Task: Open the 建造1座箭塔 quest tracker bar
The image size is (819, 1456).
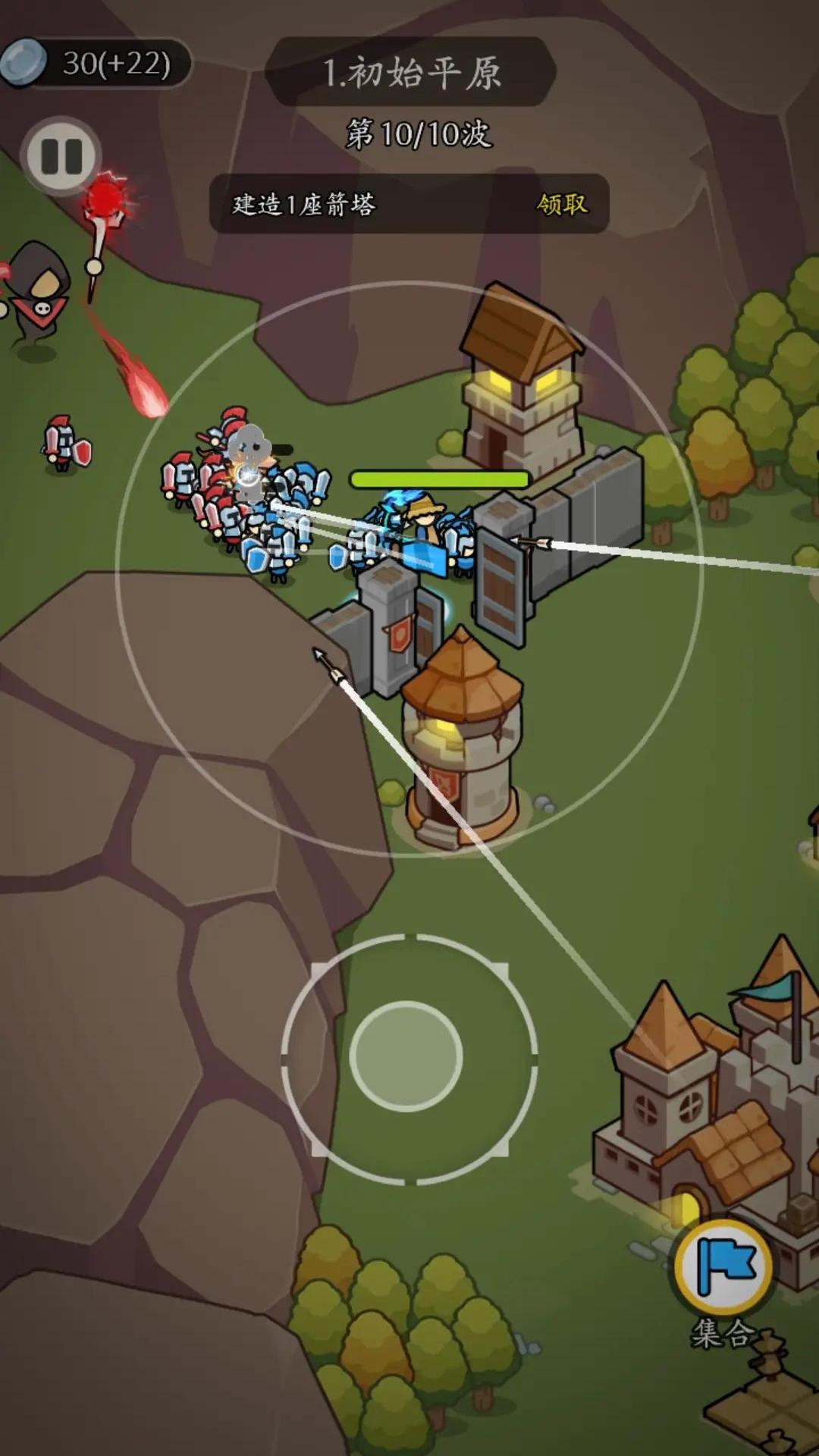Action: (x=341, y=204)
